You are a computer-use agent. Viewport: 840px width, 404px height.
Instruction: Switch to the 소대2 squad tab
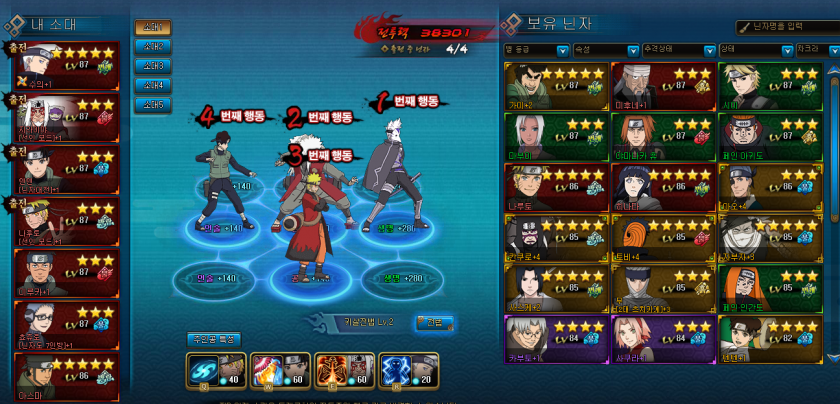point(152,47)
